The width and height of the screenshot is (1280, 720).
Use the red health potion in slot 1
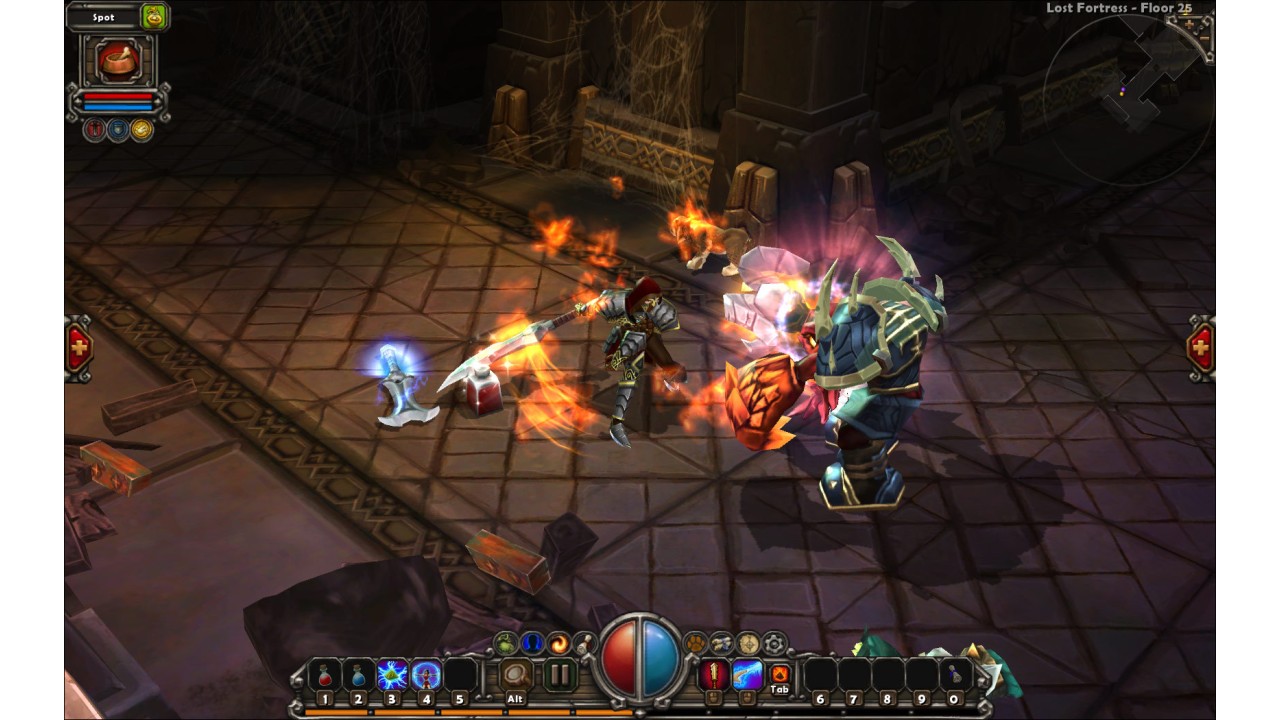coord(324,675)
